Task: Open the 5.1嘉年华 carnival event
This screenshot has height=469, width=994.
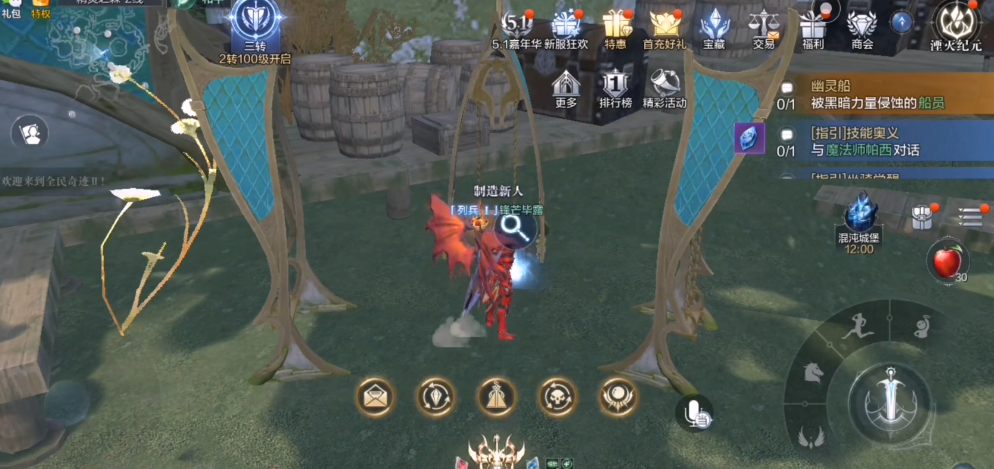Action: point(516,24)
